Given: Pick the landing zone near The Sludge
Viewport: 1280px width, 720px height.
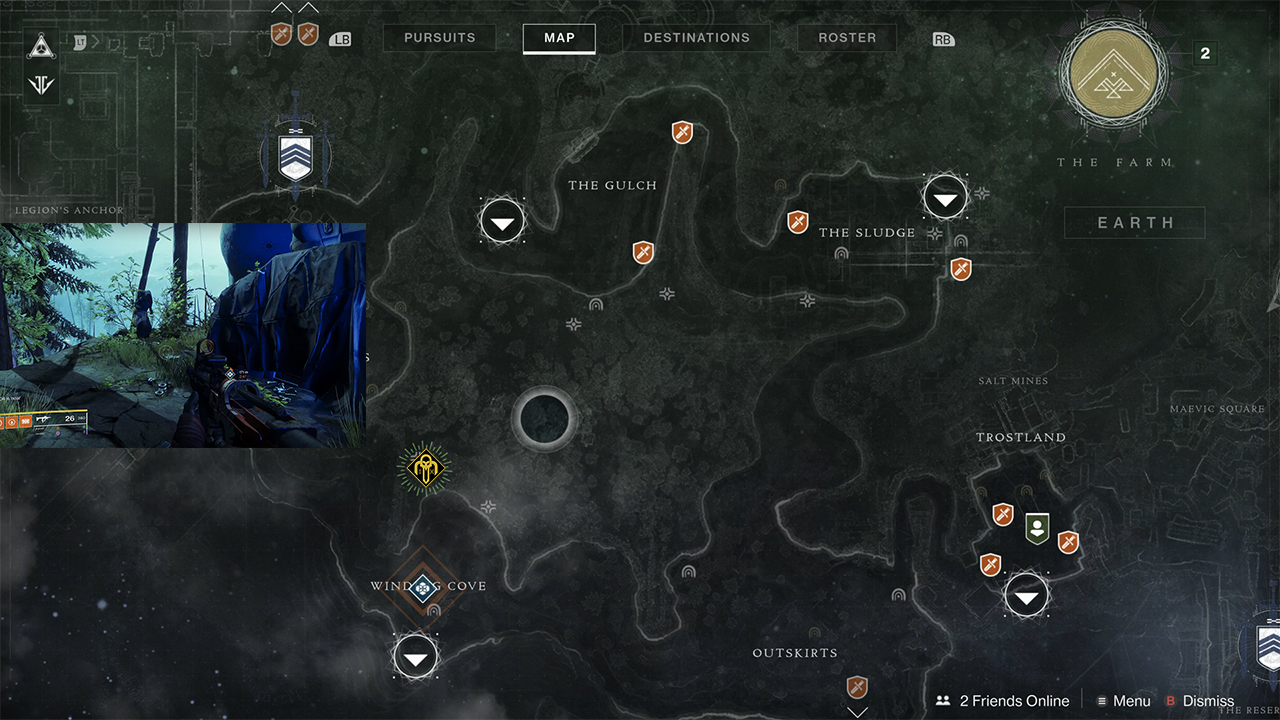Looking at the screenshot, I should point(945,197).
